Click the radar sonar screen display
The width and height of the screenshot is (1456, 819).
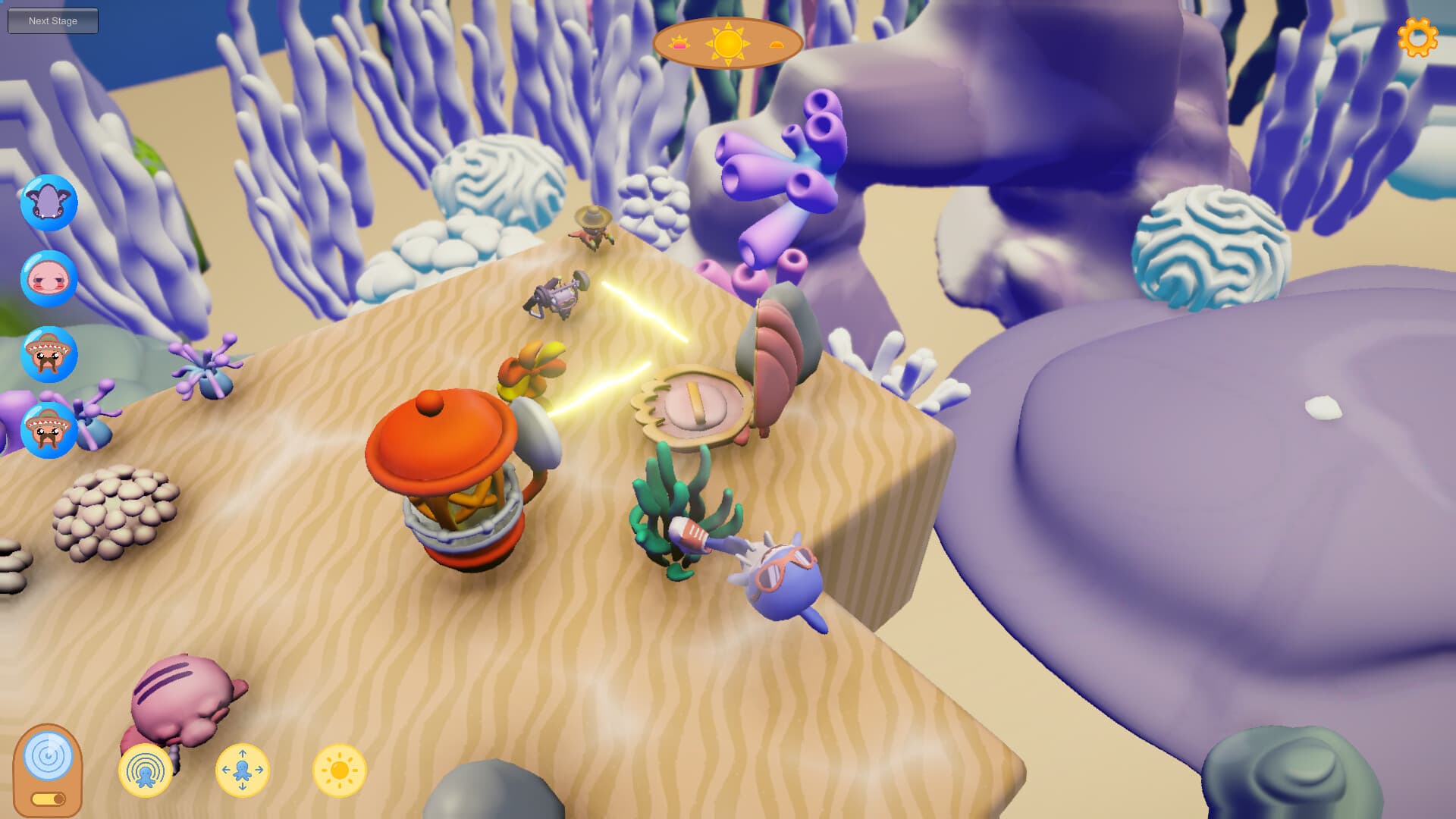(x=50, y=756)
